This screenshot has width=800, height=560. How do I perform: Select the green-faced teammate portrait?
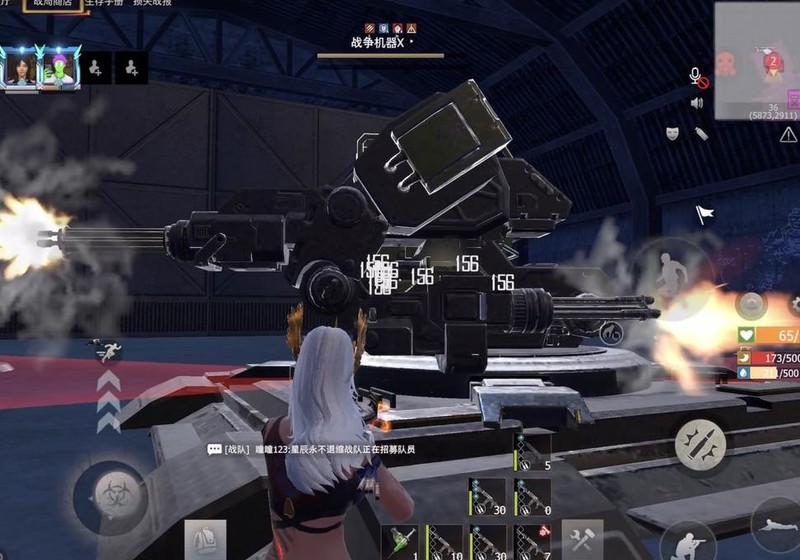(x=56, y=68)
